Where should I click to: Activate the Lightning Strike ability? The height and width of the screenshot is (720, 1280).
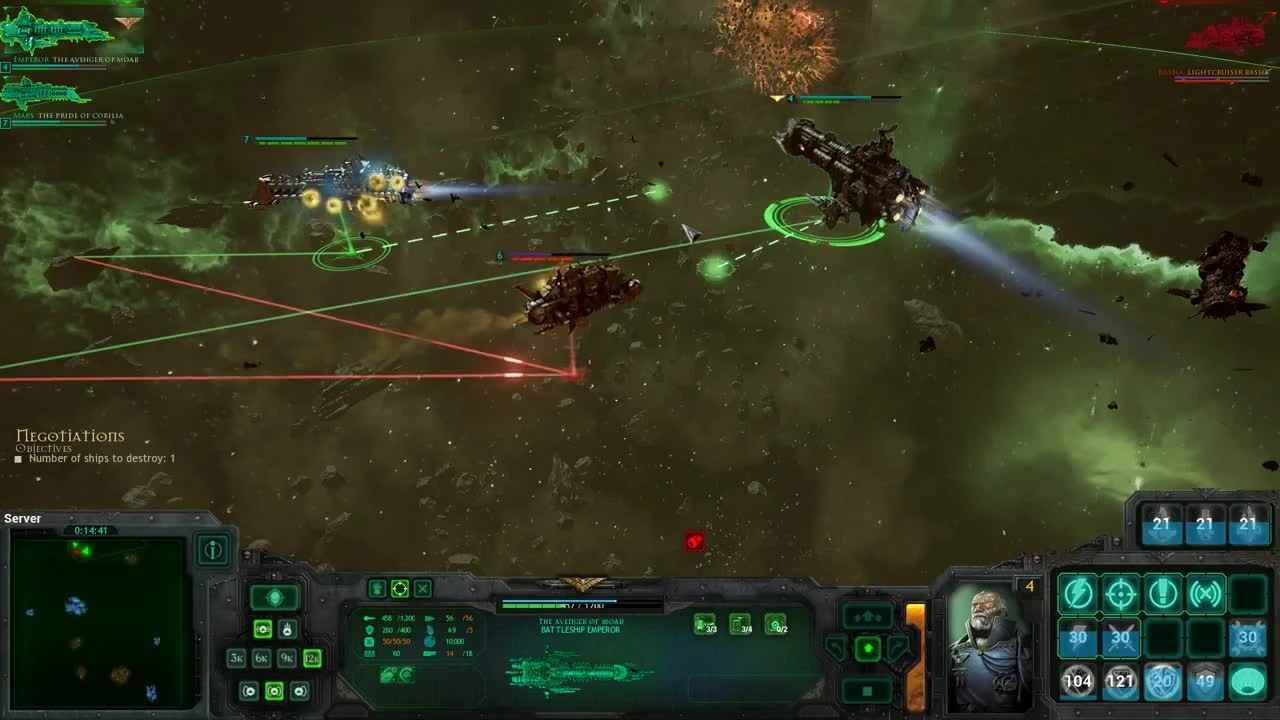1079,594
